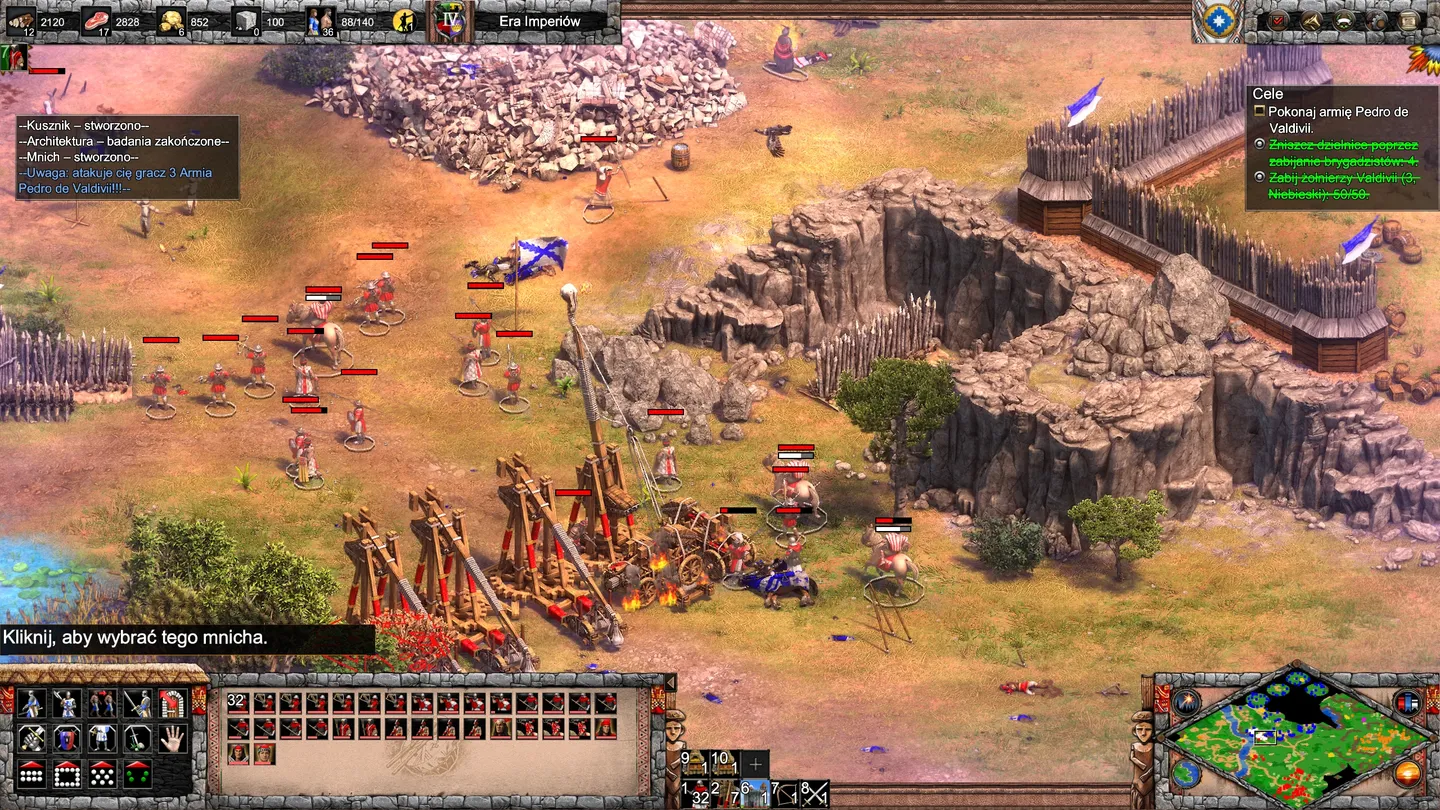Image resolution: width=1440 pixels, height=810 pixels.
Task: Click the sunset button beside the minimap
Action: pyautogui.click(x=1406, y=773)
